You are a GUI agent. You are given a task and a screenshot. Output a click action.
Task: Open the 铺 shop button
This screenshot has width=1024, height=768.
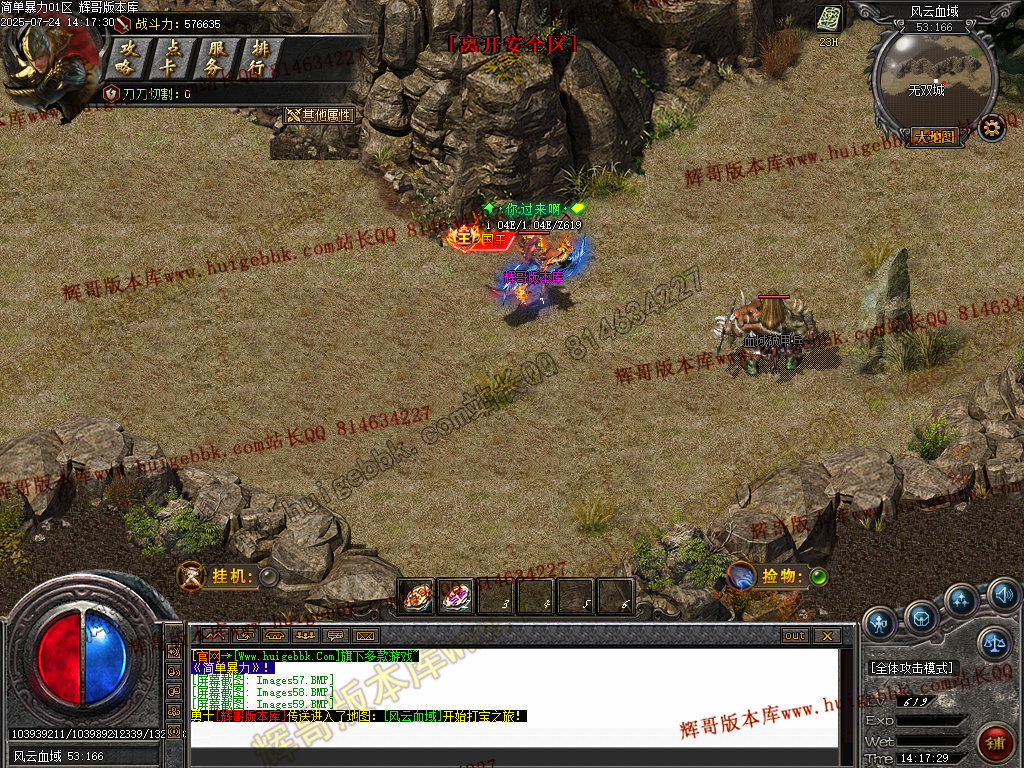point(996,742)
